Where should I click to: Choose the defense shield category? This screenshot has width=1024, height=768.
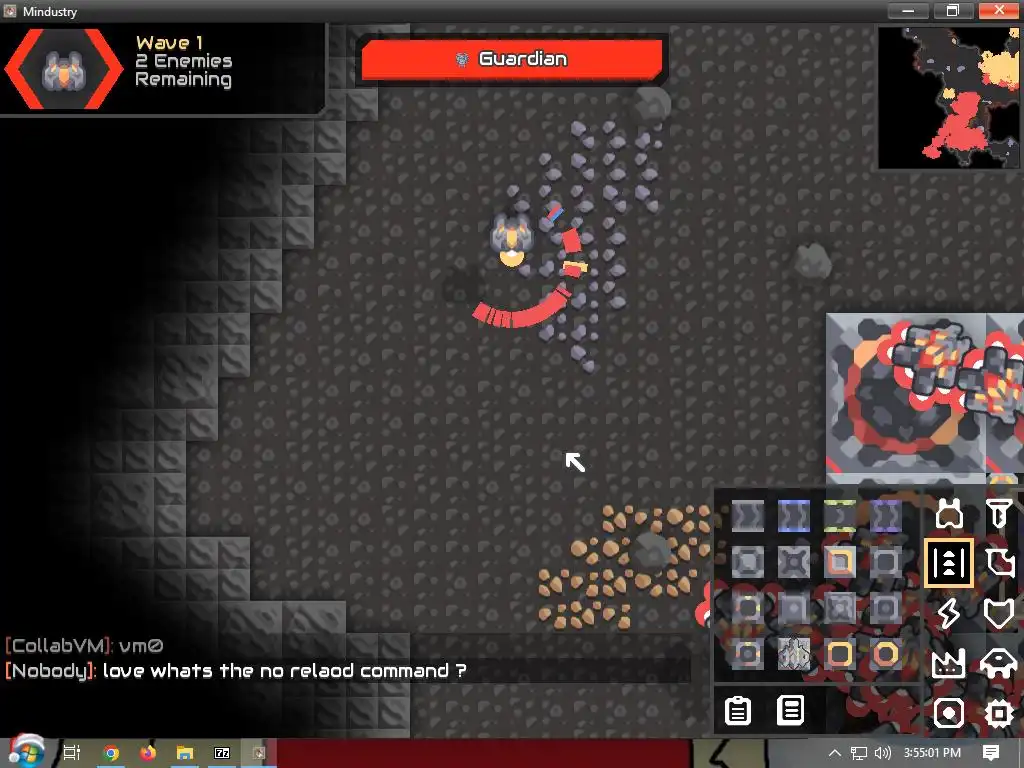[999, 613]
